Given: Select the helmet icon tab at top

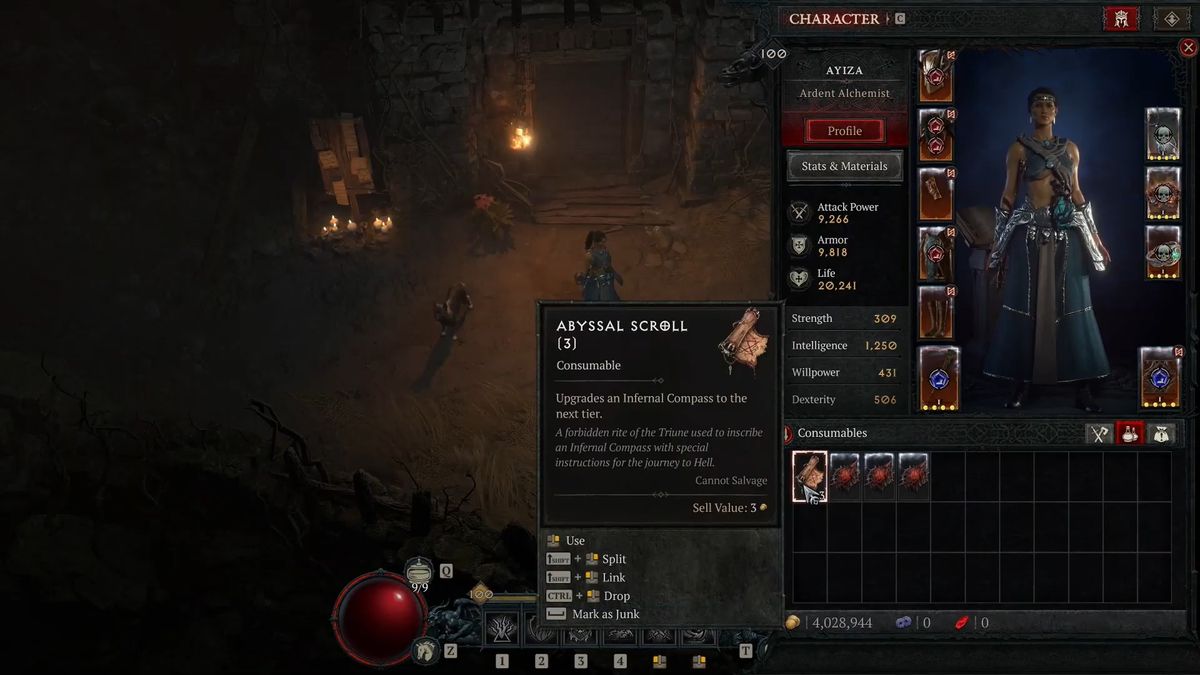Looking at the screenshot, I should [1121, 19].
